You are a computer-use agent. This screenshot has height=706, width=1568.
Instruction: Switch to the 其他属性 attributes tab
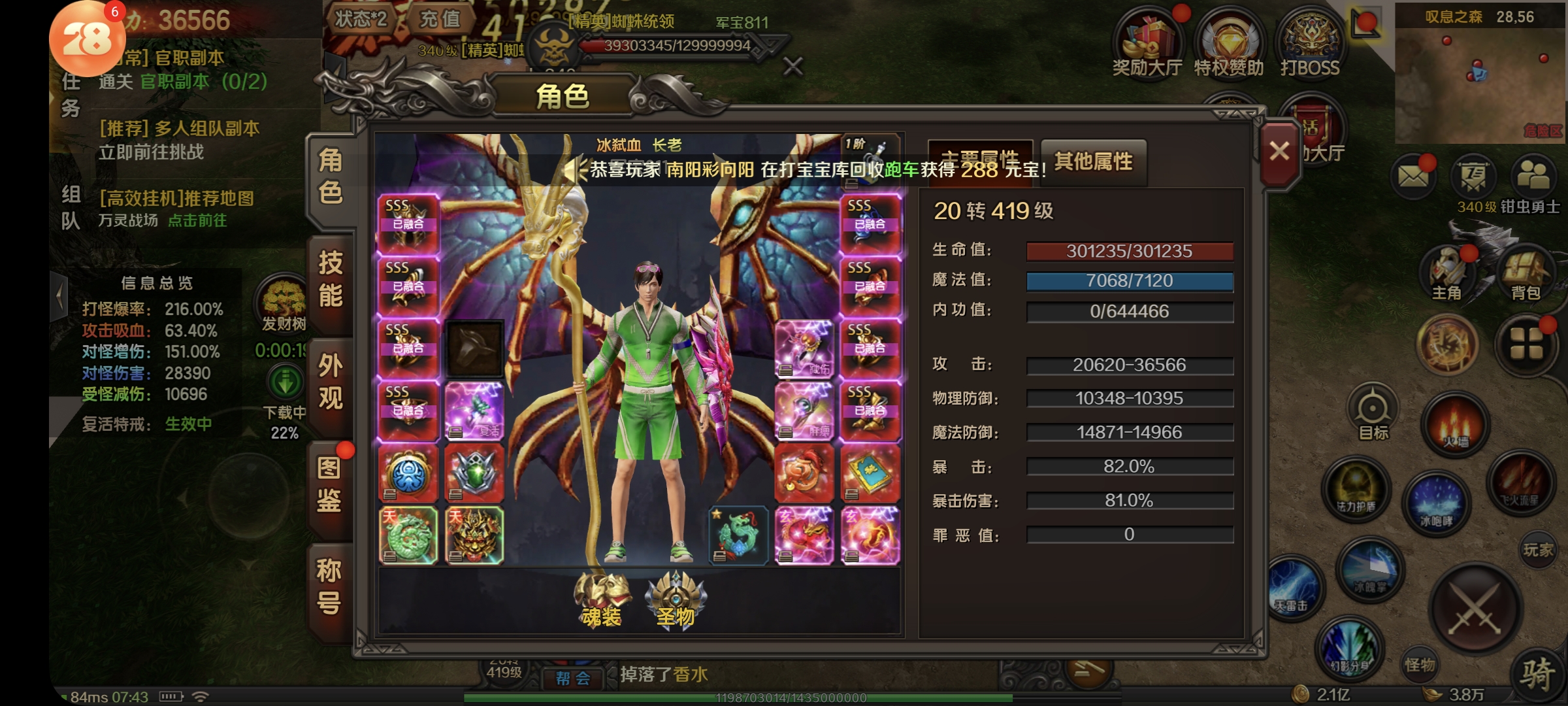(1093, 161)
